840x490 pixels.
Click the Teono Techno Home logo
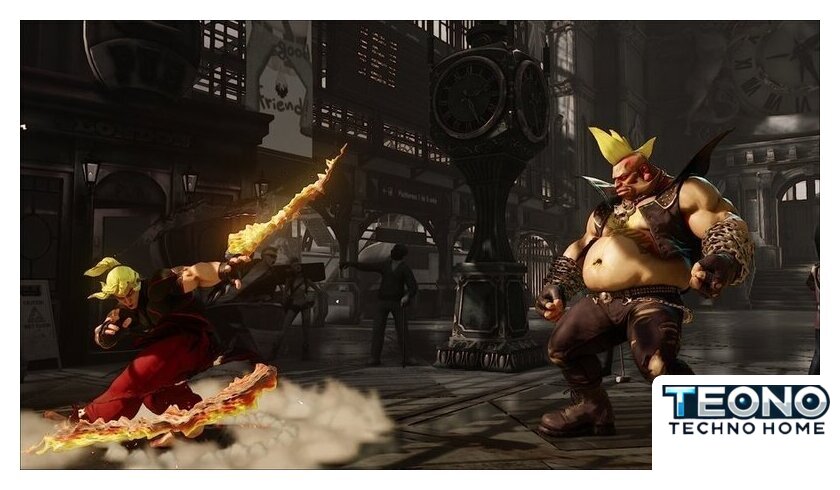[745, 411]
